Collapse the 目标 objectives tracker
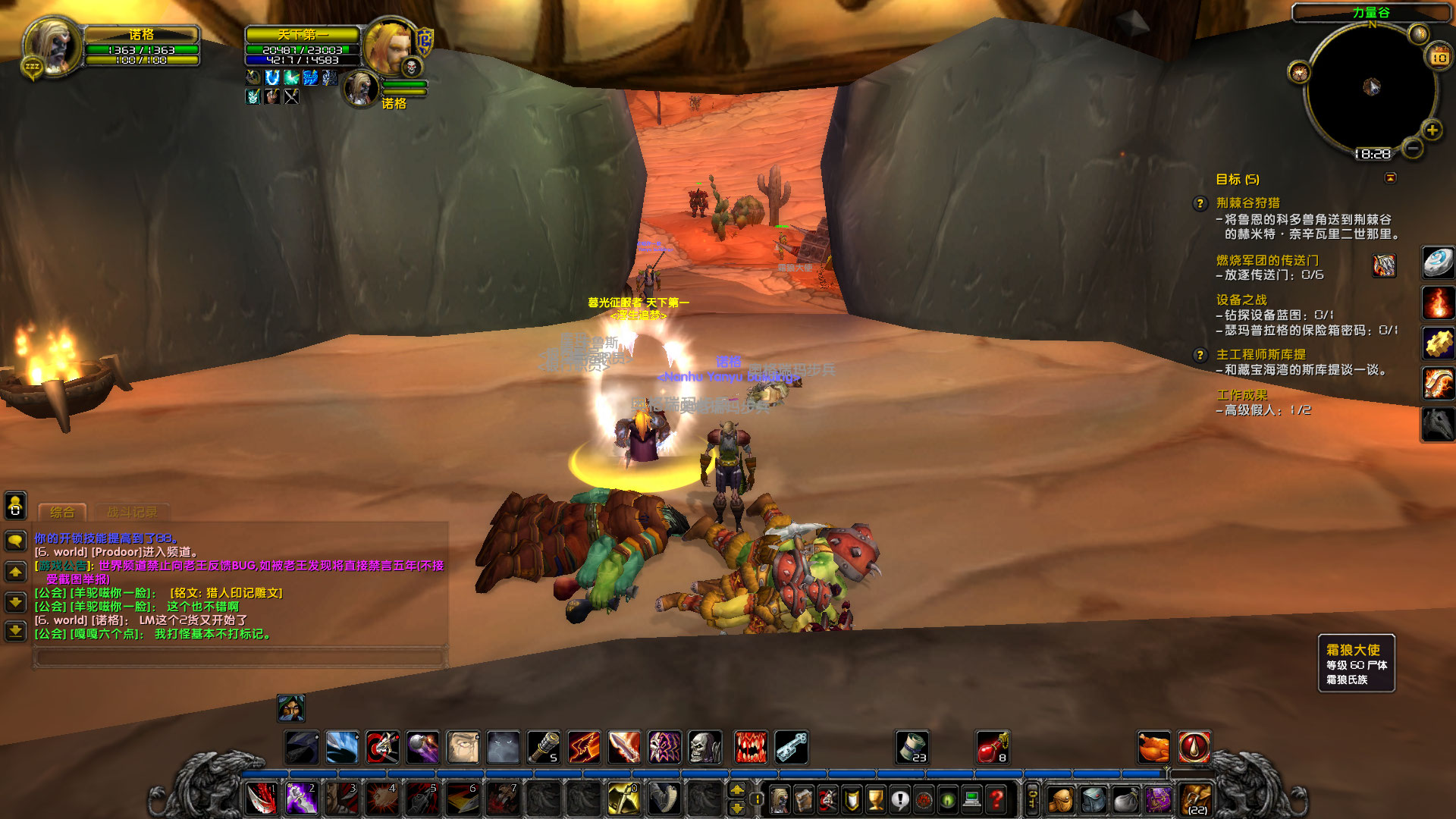This screenshot has width=1456, height=819. click(x=1391, y=177)
